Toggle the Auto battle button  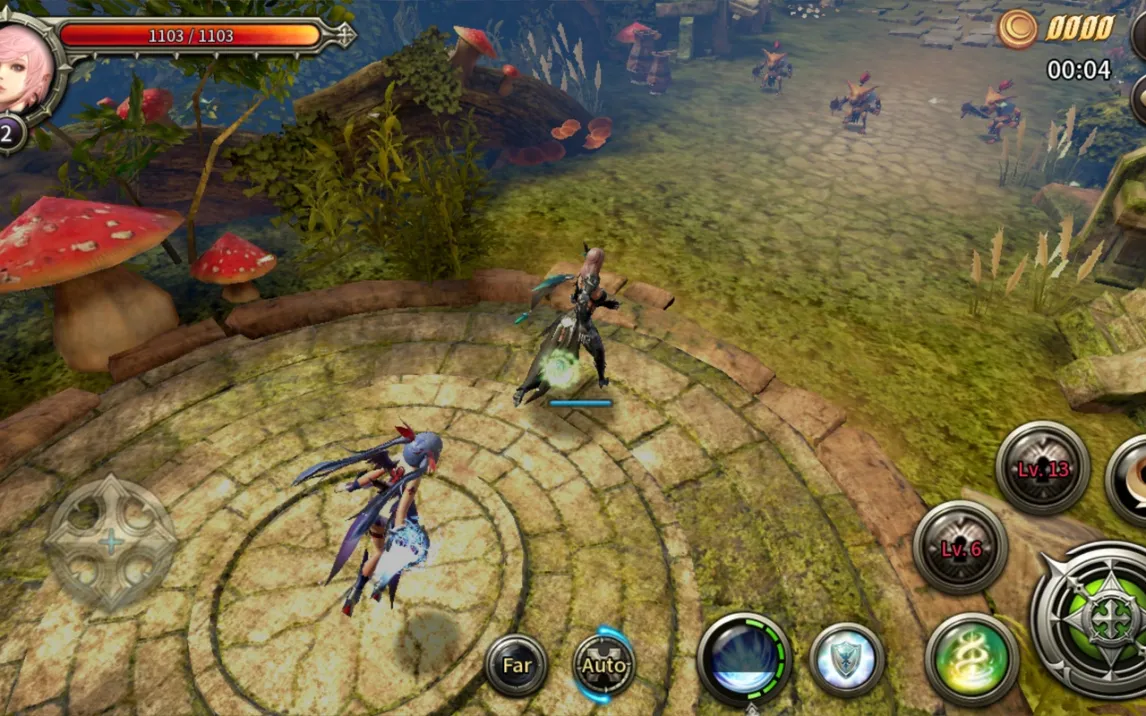[x=604, y=665]
